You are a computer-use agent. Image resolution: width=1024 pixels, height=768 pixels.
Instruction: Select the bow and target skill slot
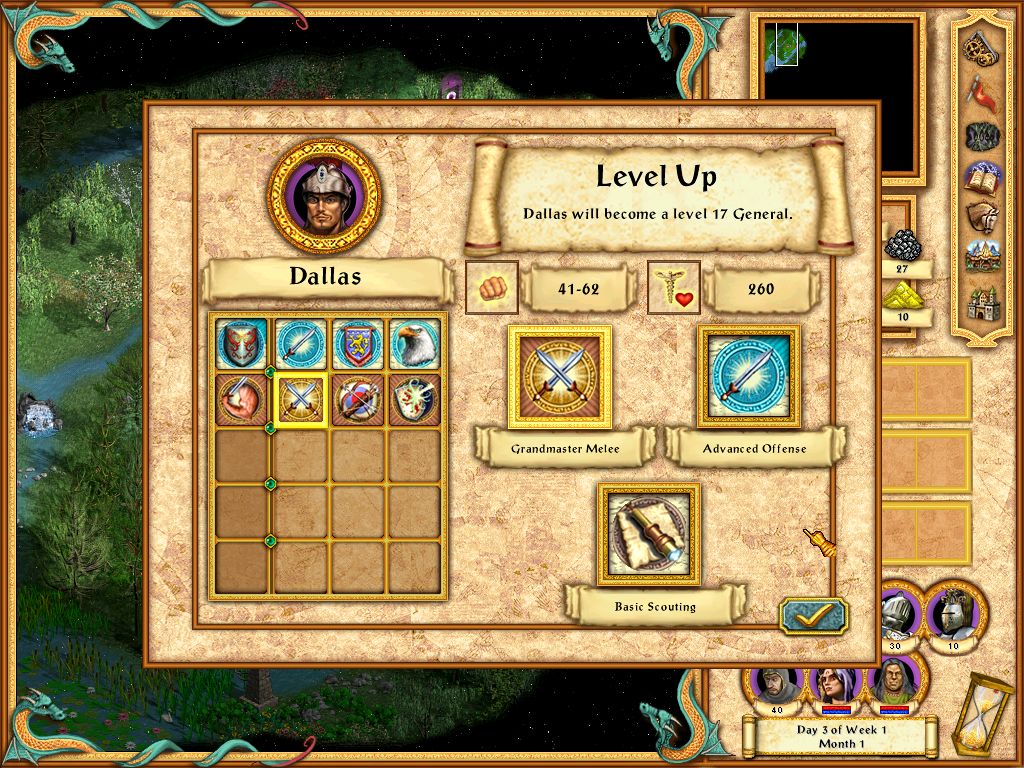click(x=357, y=400)
